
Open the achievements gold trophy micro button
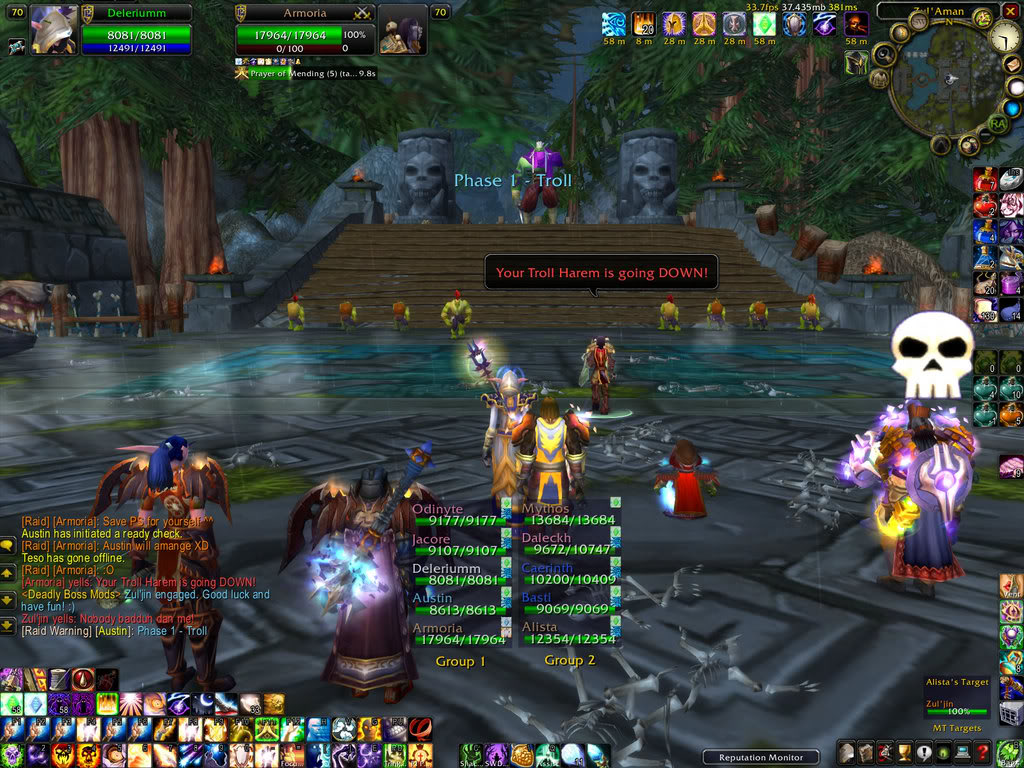click(x=905, y=753)
